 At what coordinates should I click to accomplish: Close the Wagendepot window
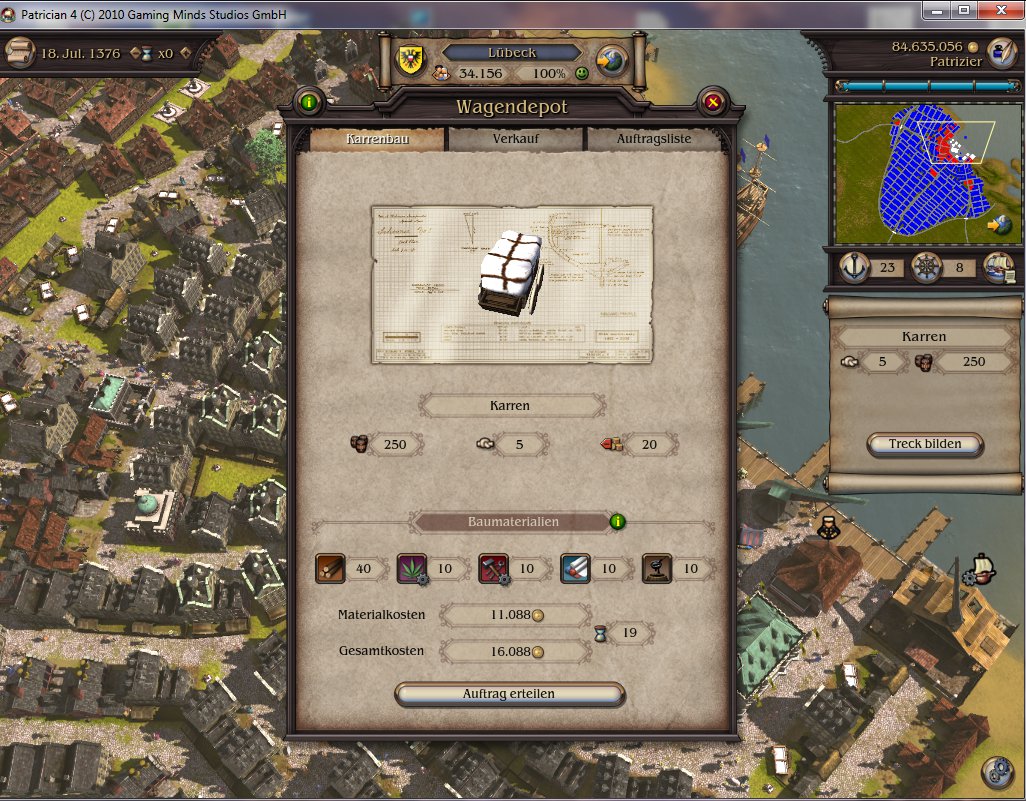[x=712, y=101]
